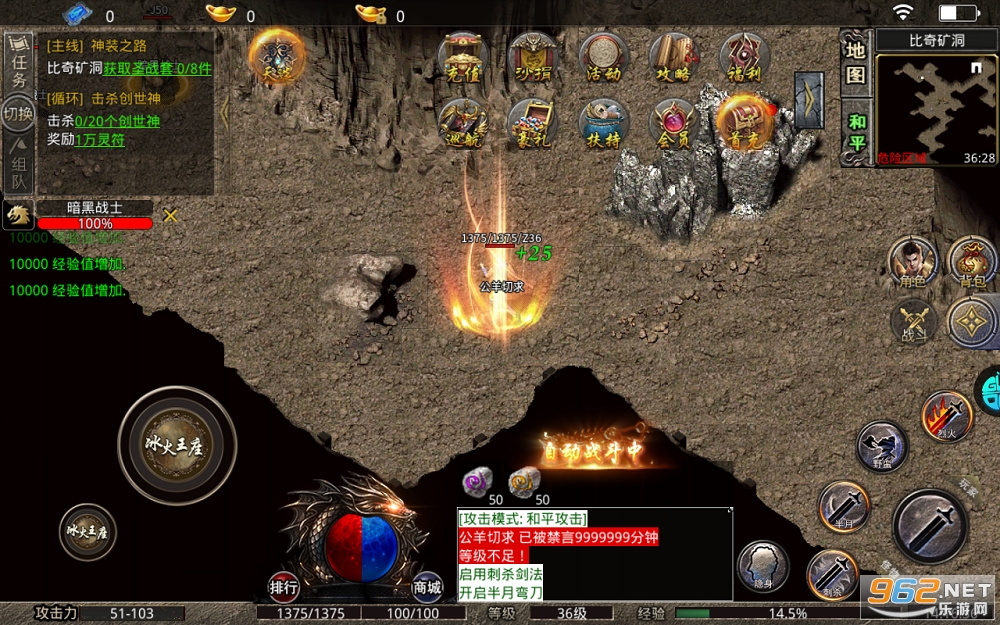Open the 背包 backpack

coord(971,262)
